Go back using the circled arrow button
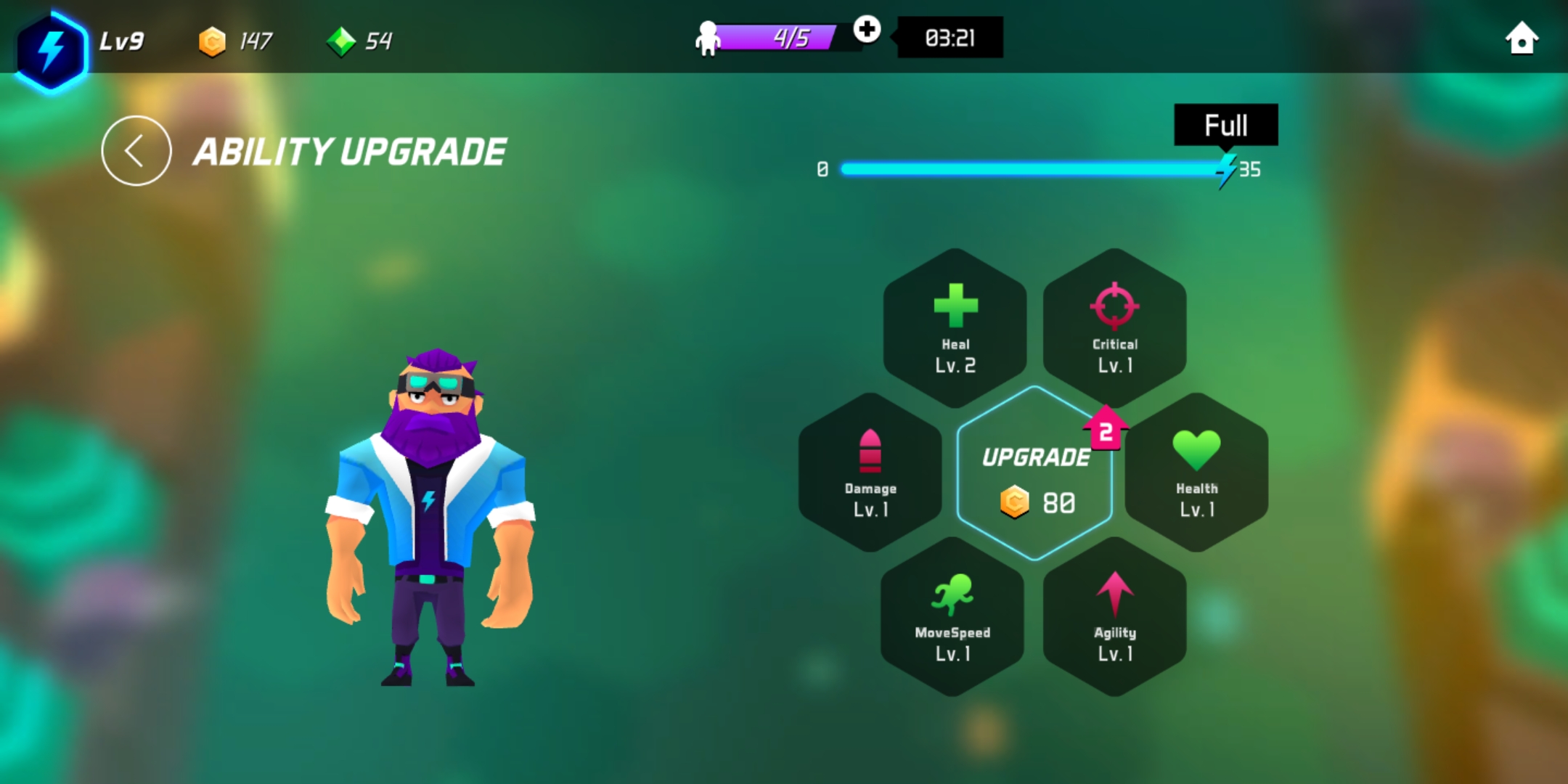The height and width of the screenshot is (784, 1568). click(136, 151)
